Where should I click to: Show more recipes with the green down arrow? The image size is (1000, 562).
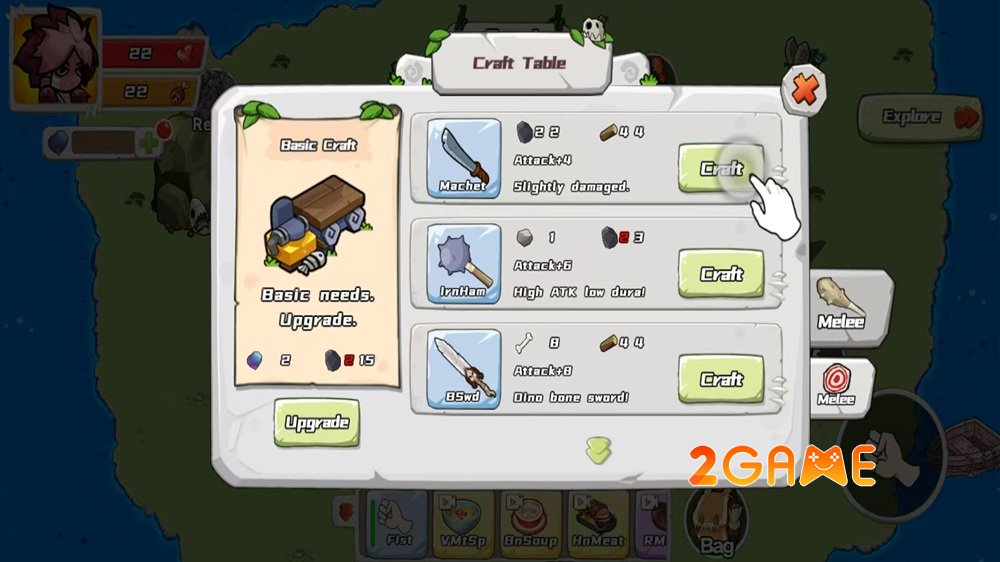pyautogui.click(x=599, y=450)
